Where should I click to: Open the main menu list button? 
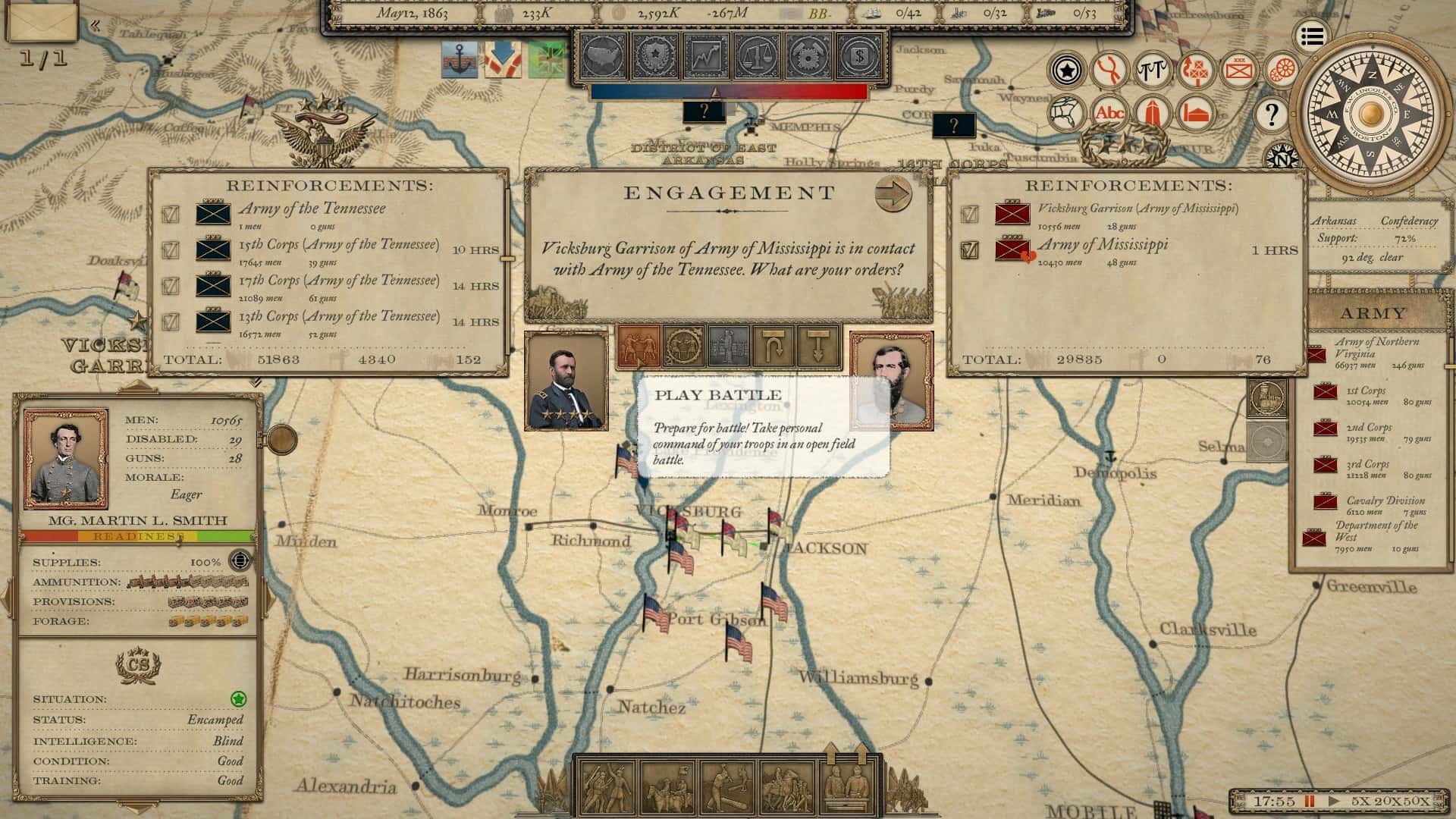pos(1313,36)
